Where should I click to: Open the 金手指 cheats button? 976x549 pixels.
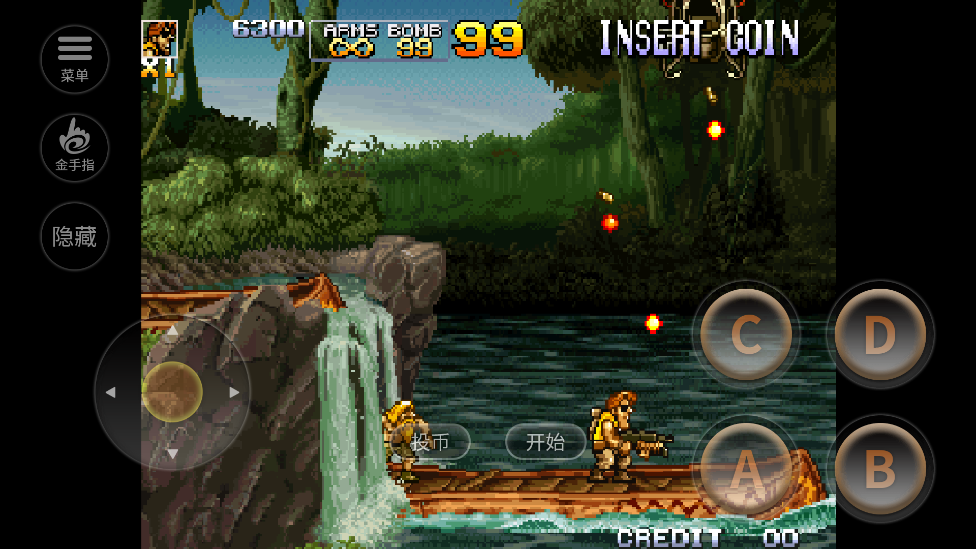coord(75,147)
